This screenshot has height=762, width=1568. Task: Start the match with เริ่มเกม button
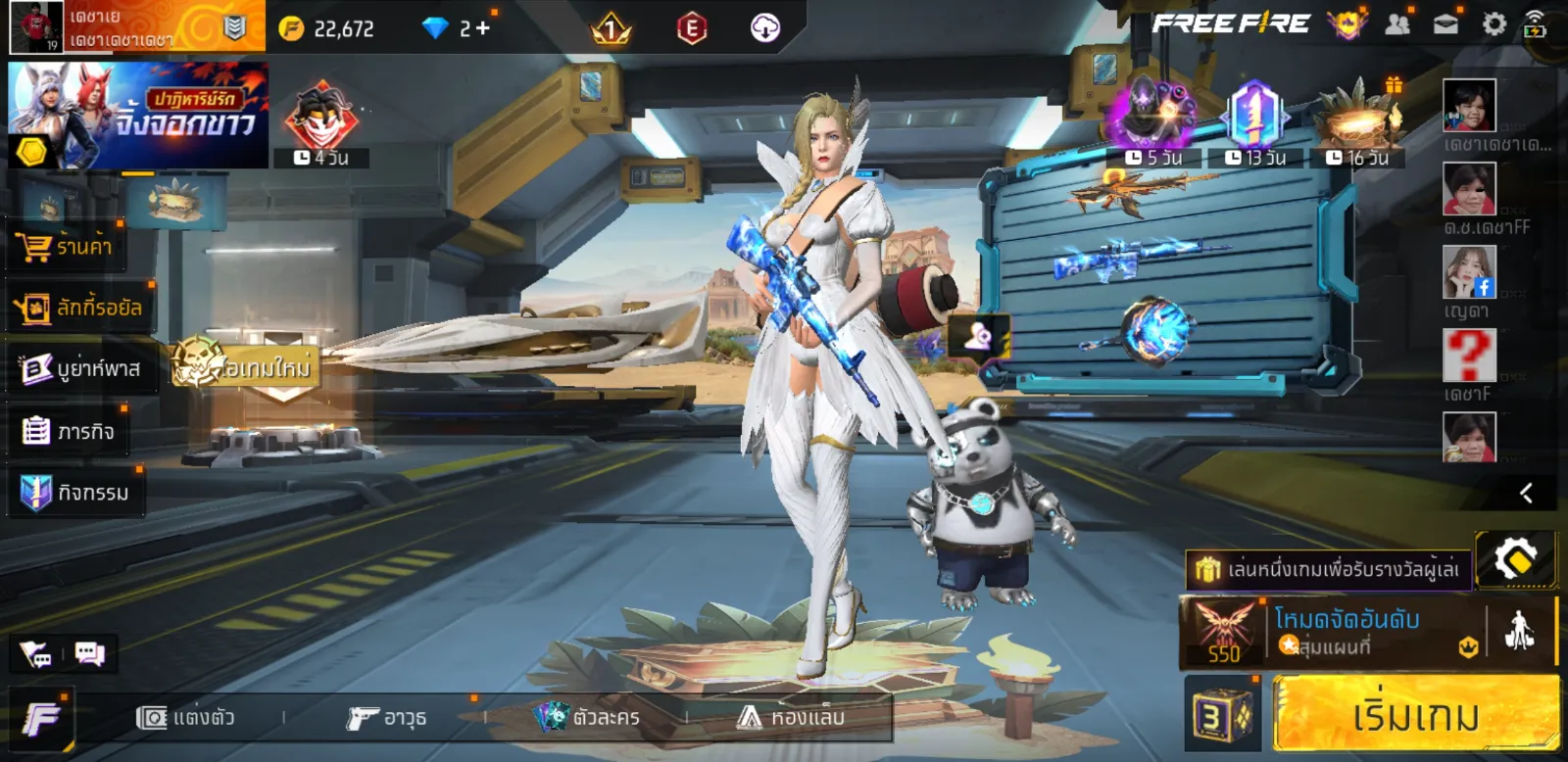(x=1415, y=716)
